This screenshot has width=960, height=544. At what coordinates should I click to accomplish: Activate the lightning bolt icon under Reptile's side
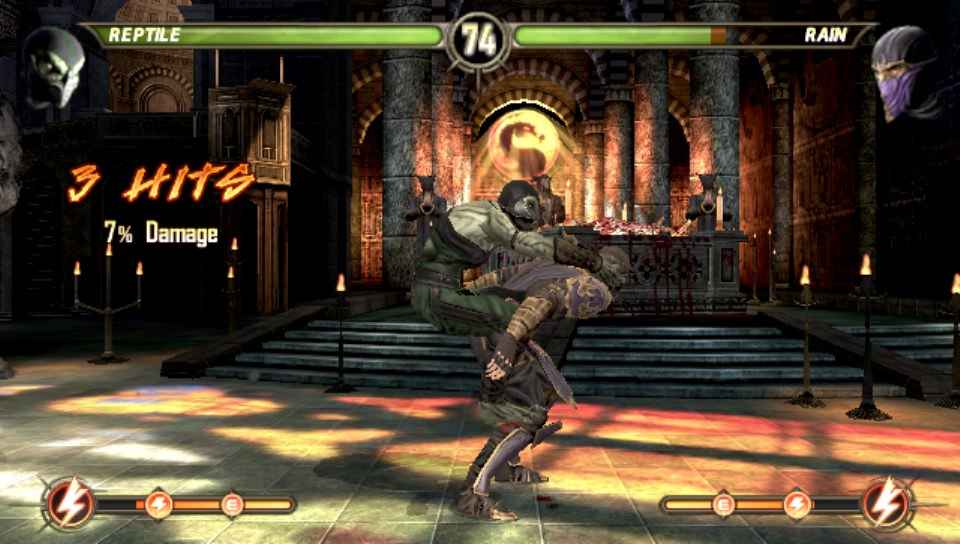(69, 502)
